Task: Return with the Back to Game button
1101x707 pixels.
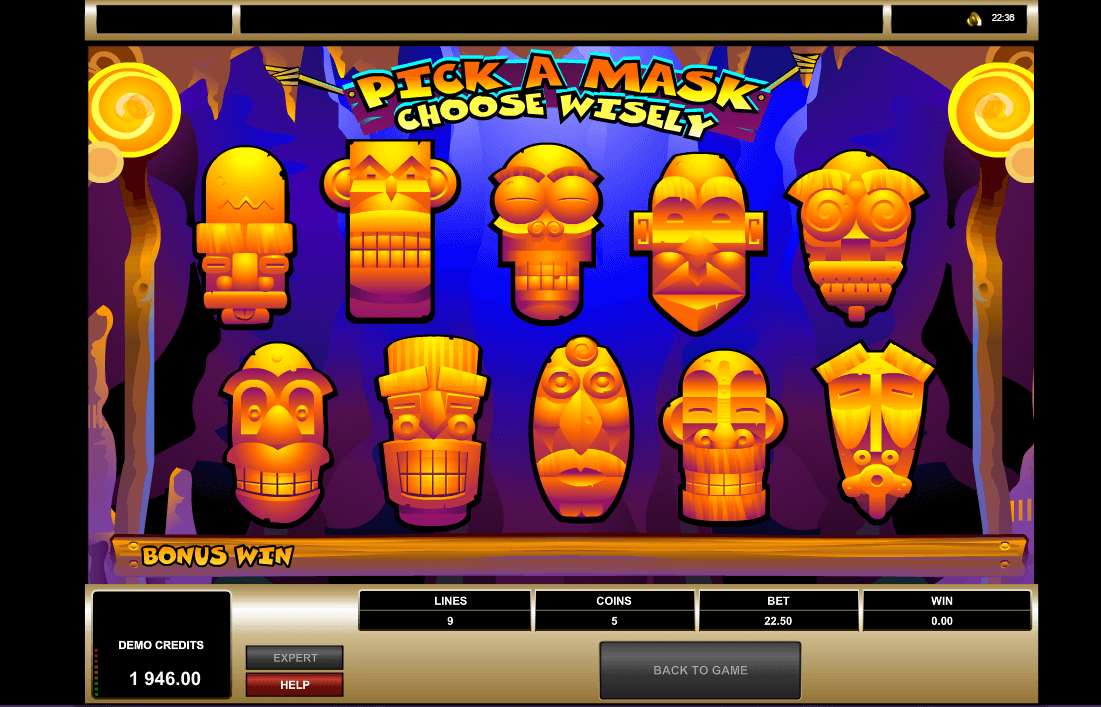Action: click(700, 670)
